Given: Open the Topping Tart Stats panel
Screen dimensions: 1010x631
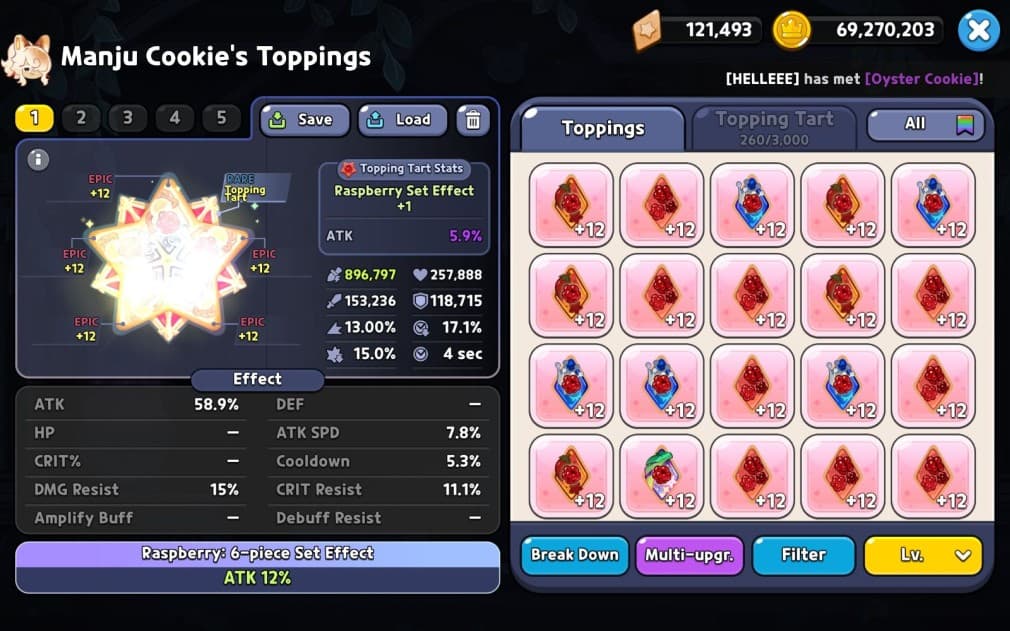Looking at the screenshot, I should [405, 169].
